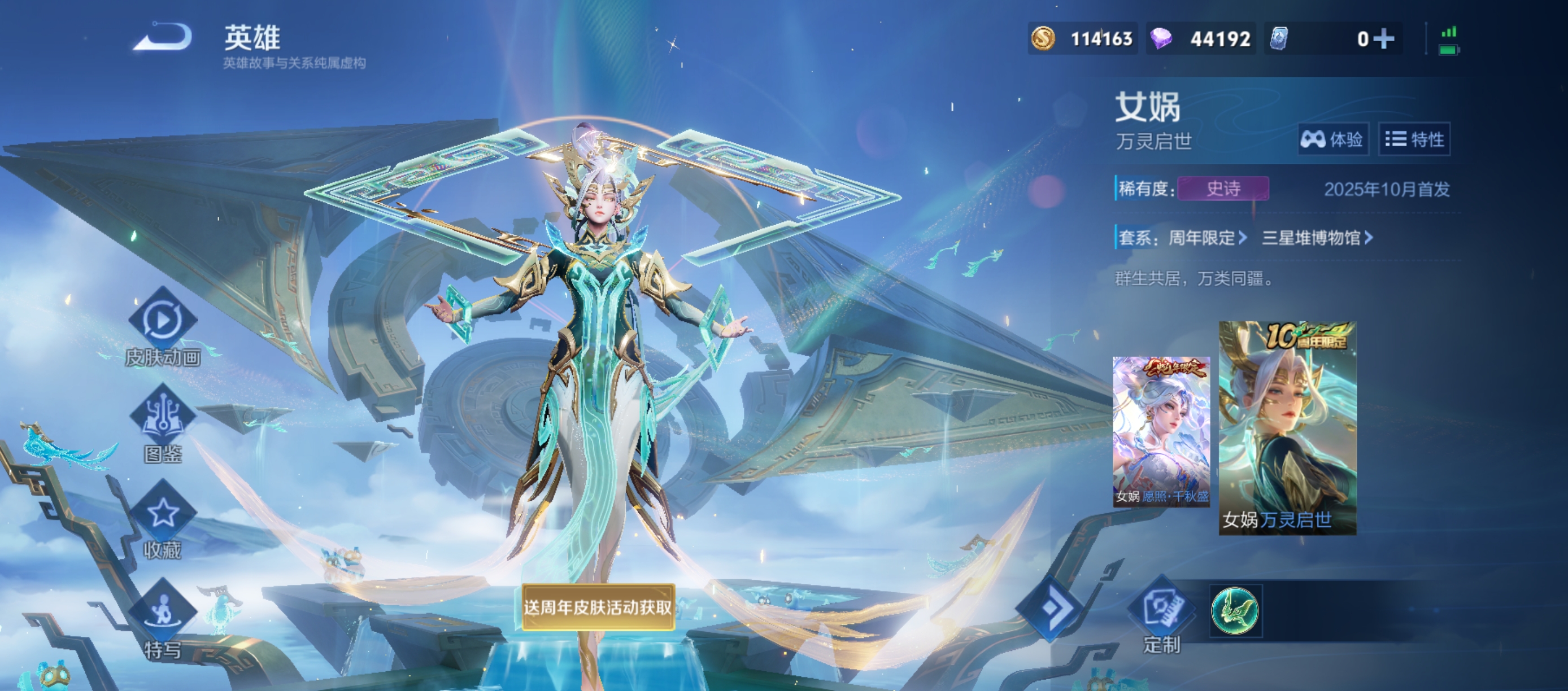Open the 周年限定 series link
The width and height of the screenshot is (1568, 691).
tap(1207, 238)
